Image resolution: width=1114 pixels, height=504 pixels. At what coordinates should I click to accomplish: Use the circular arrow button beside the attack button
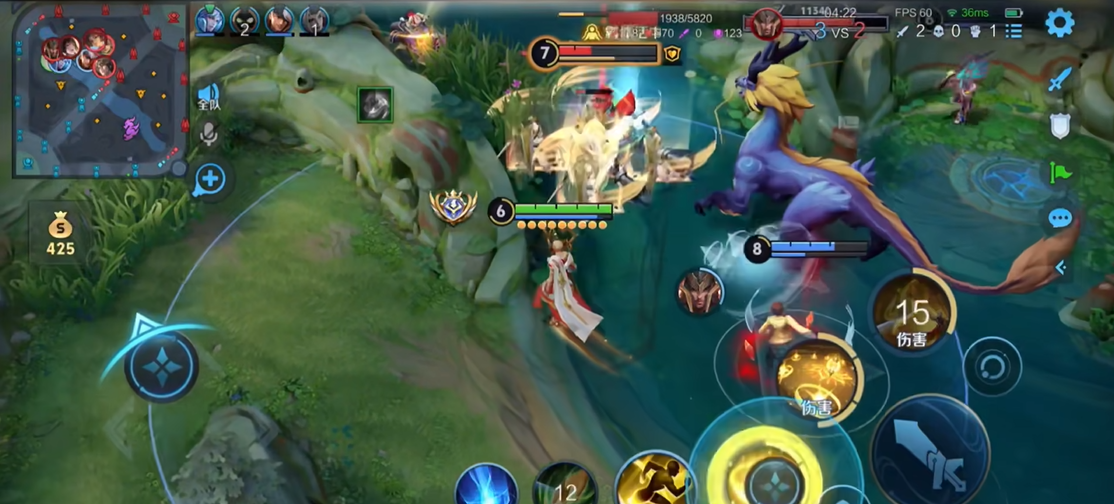(992, 366)
